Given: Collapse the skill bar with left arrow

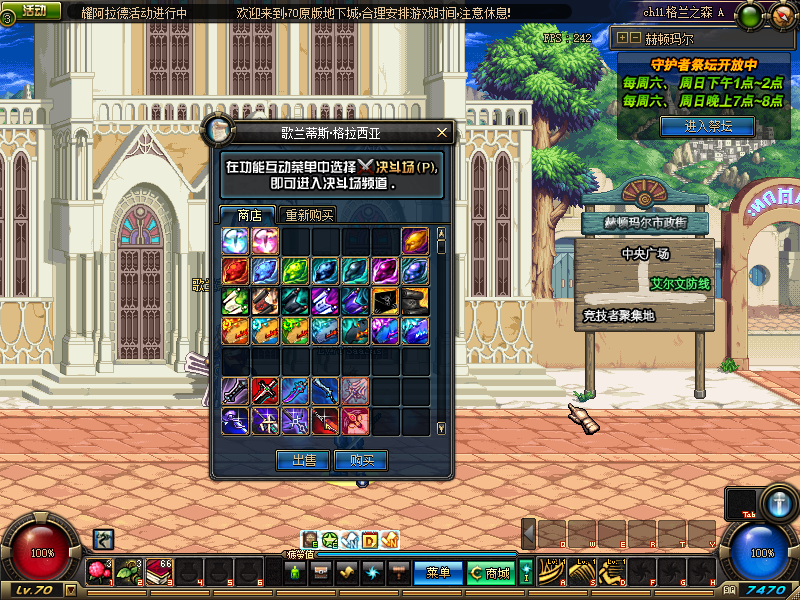Looking at the screenshot, I should (x=529, y=534).
